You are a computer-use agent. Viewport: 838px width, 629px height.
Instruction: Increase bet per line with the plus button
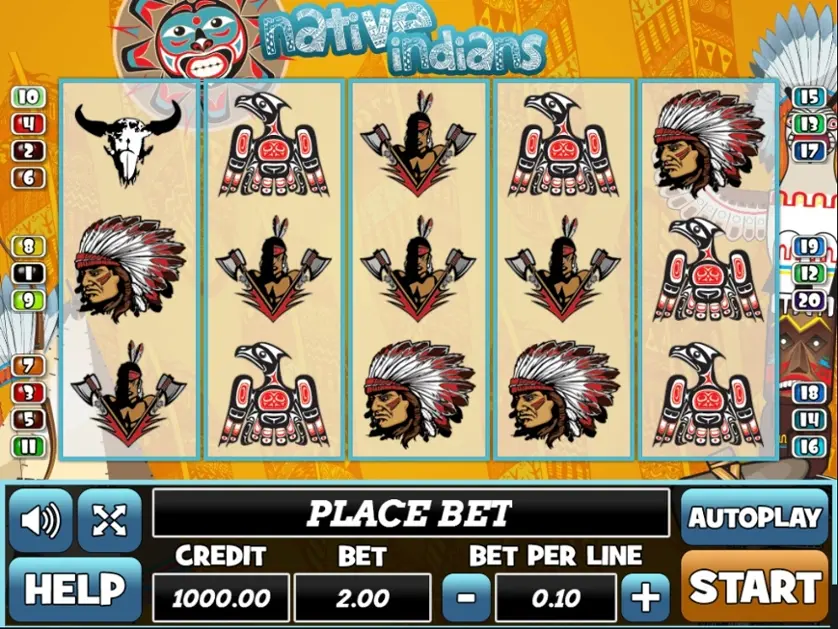(645, 598)
